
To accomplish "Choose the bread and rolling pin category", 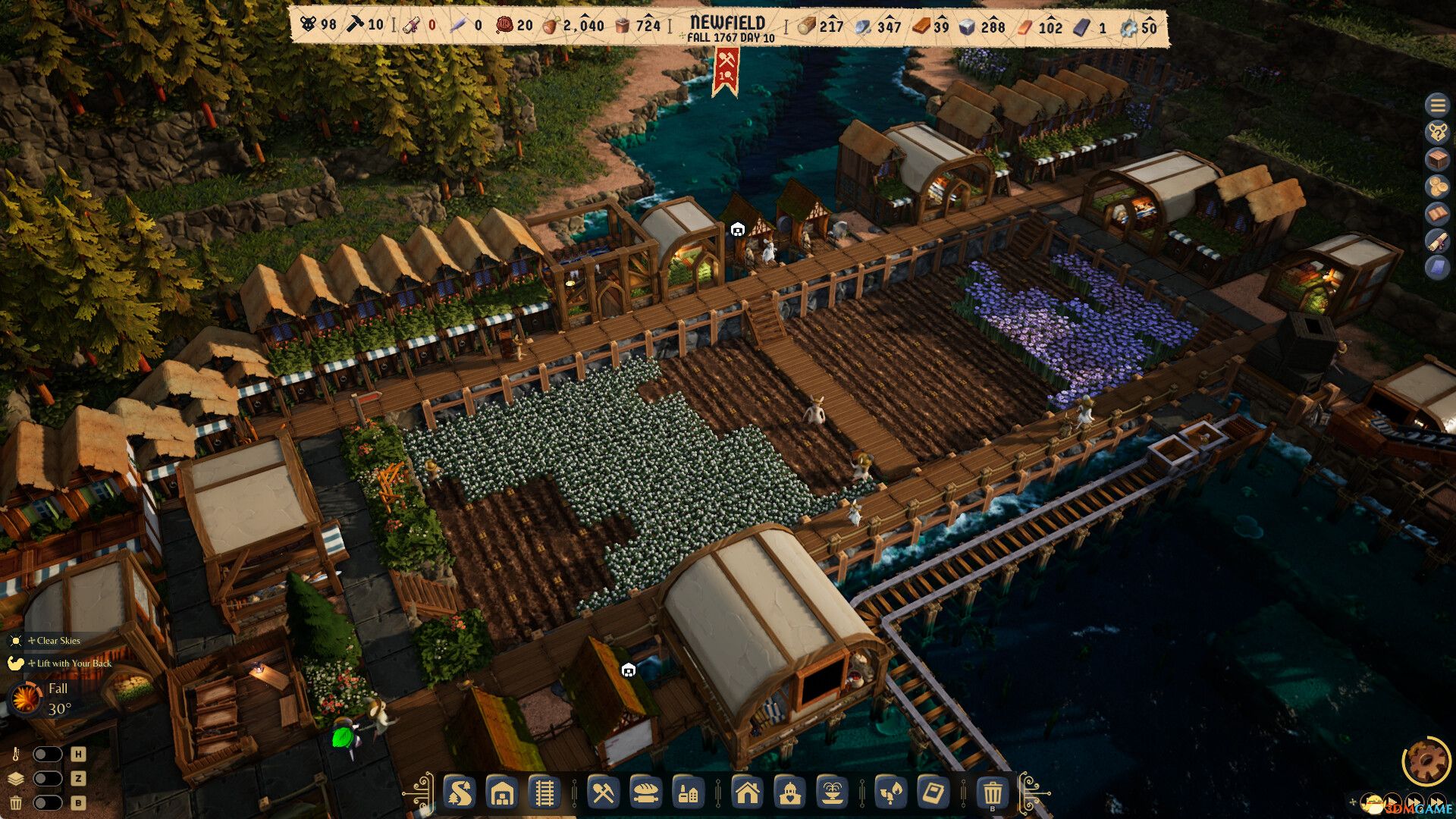I will pos(645,793).
